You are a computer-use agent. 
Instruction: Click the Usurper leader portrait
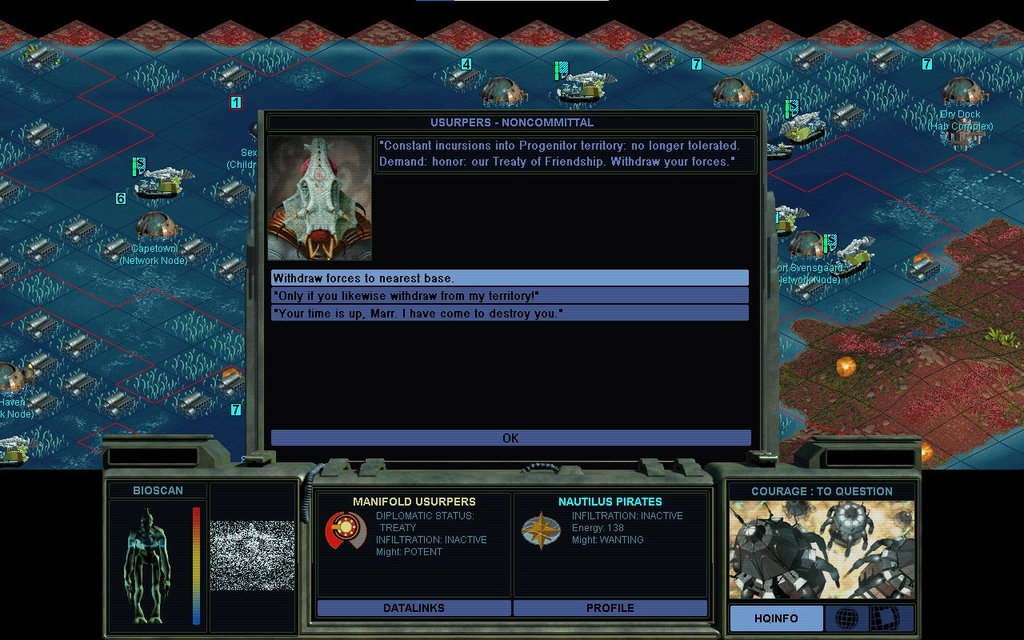coord(319,198)
